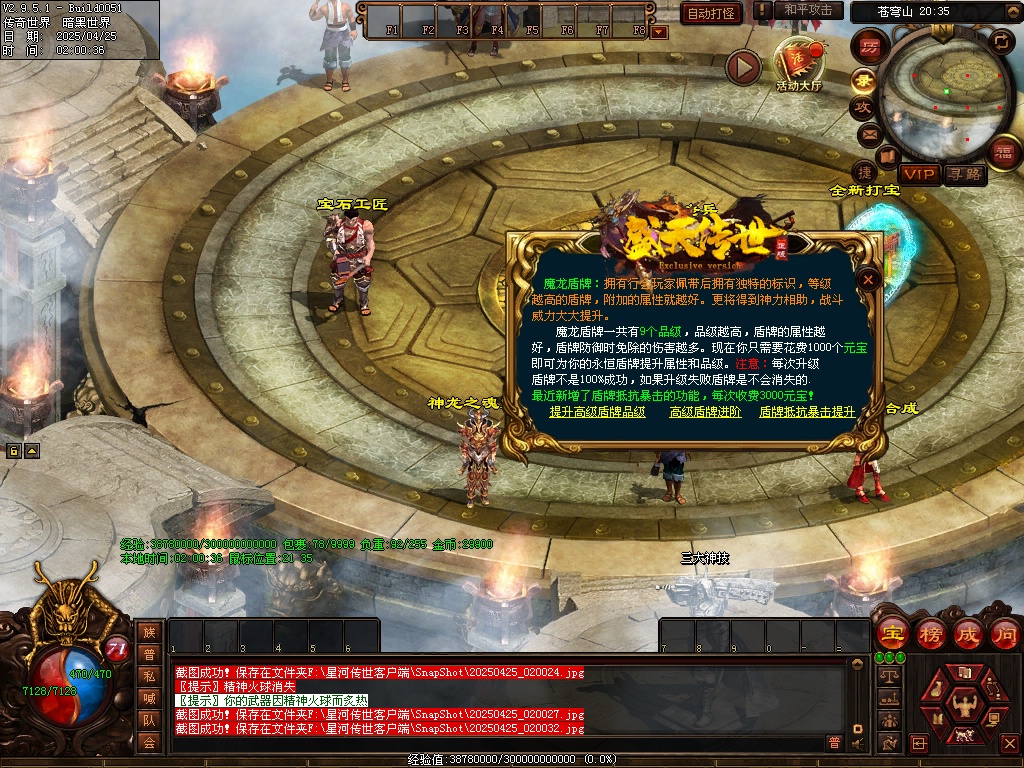Open the character panel muscle-figure icon
1024x768 pixels.
[x=963, y=705]
